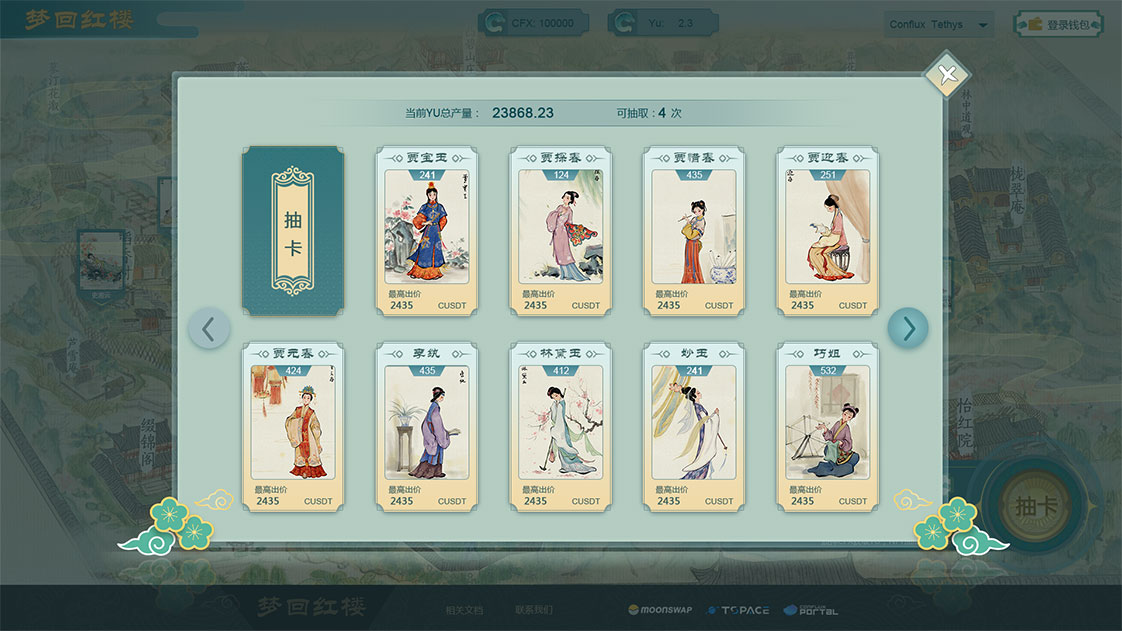Choose the 贾惜春 card
The image size is (1122, 631).
[694, 231]
